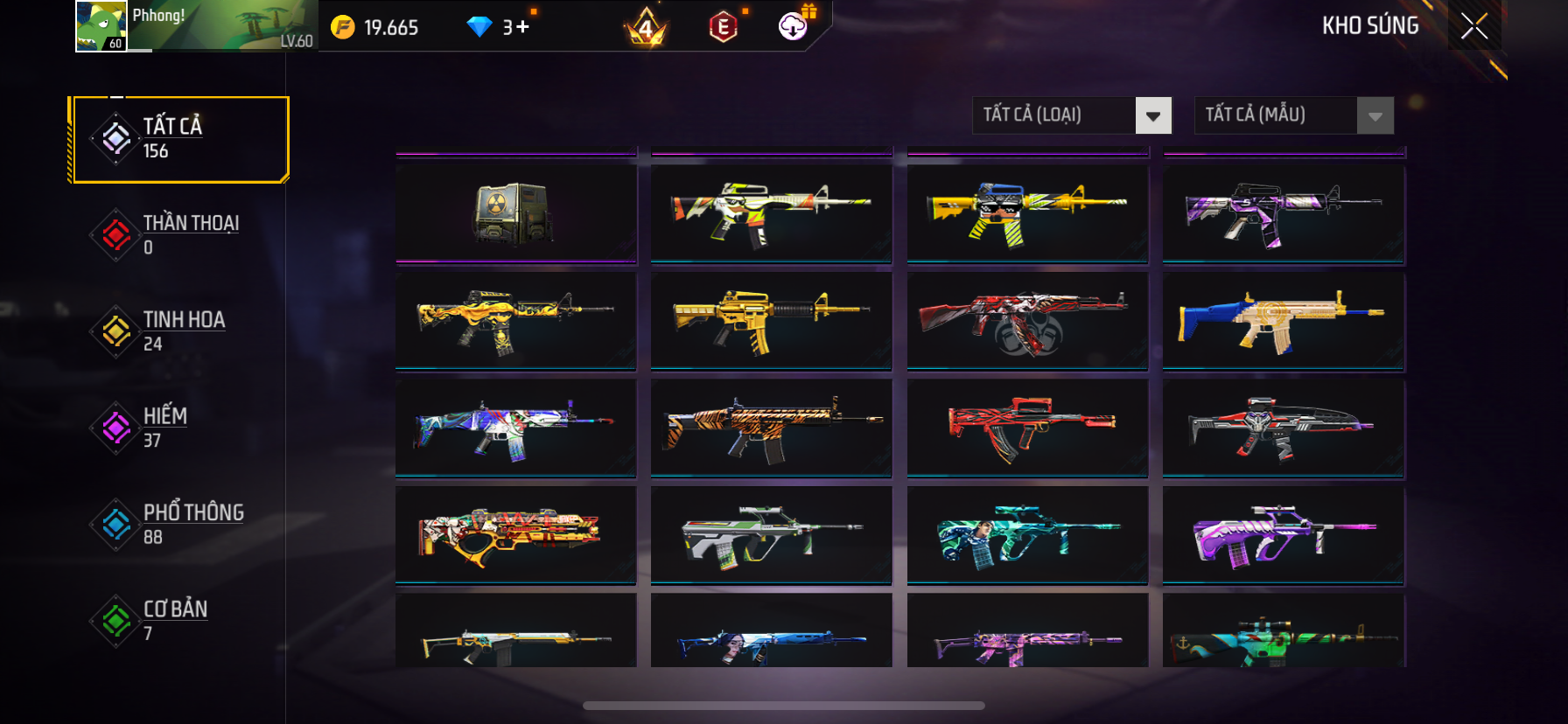Open the Tất Cả (Loại) dropdown
Viewport: 1568px width, 724px height.
pyautogui.click(x=1152, y=115)
